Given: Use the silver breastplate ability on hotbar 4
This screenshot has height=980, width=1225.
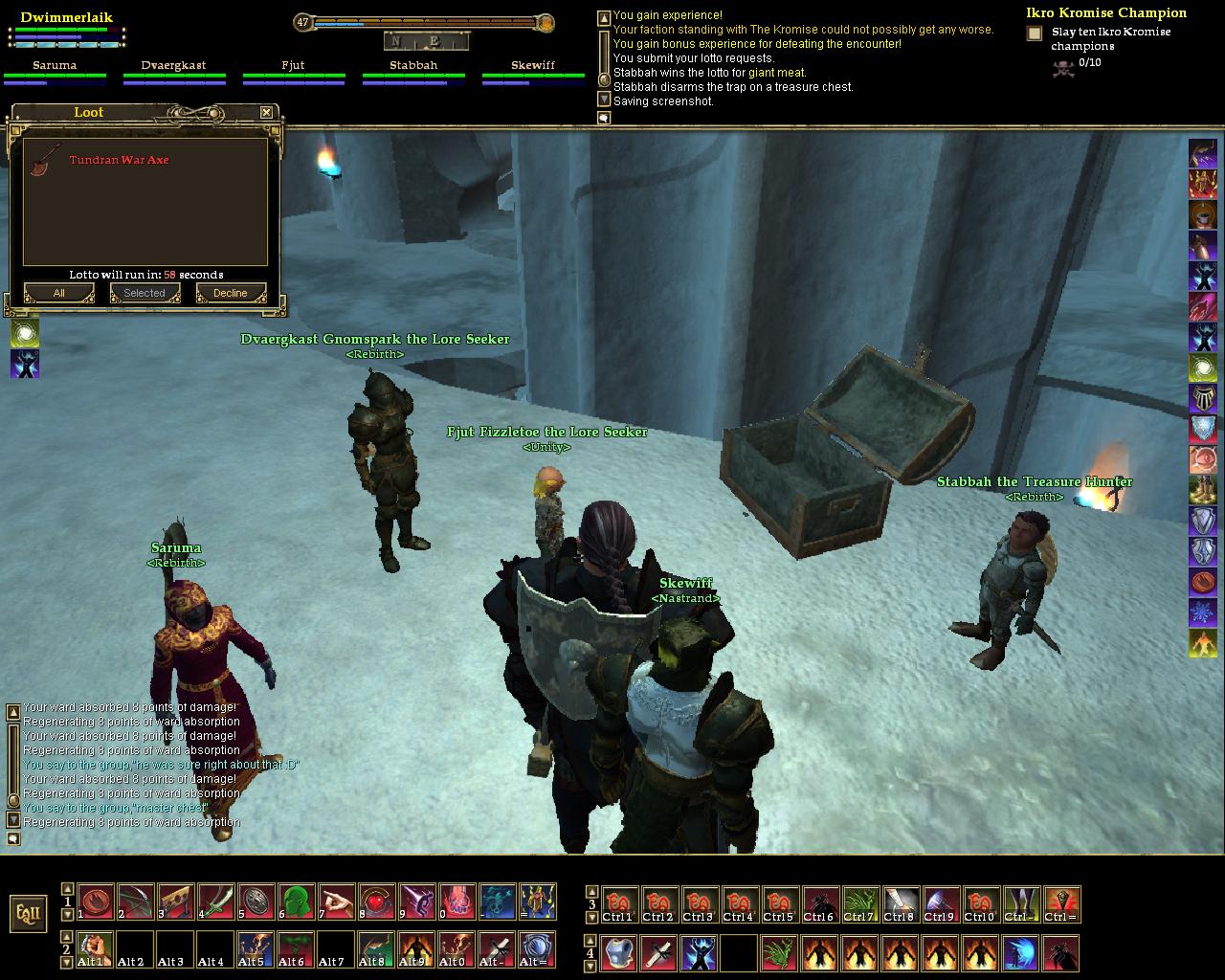Looking at the screenshot, I should (x=618, y=953).
